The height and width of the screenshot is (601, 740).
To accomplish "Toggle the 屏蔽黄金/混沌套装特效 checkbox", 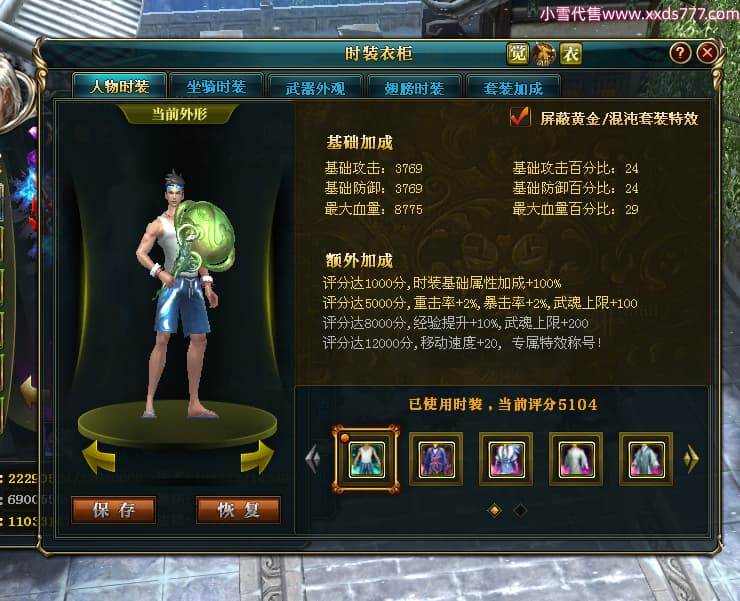I will [x=520, y=117].
